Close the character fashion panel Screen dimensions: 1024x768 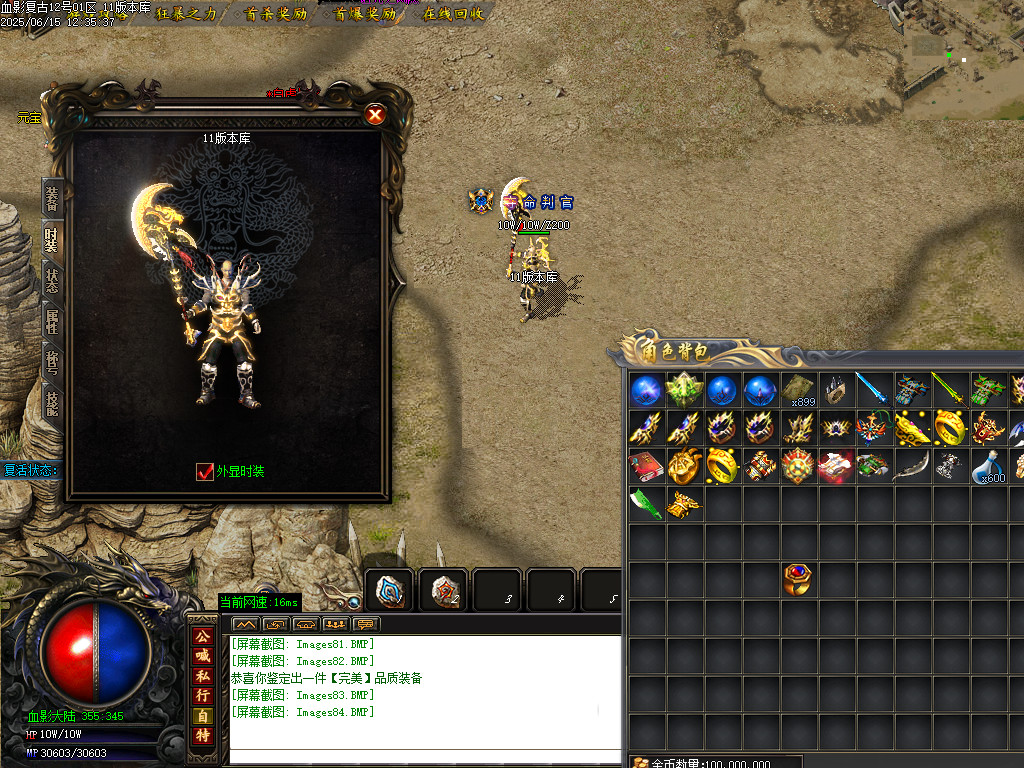[x=375, y=114]
